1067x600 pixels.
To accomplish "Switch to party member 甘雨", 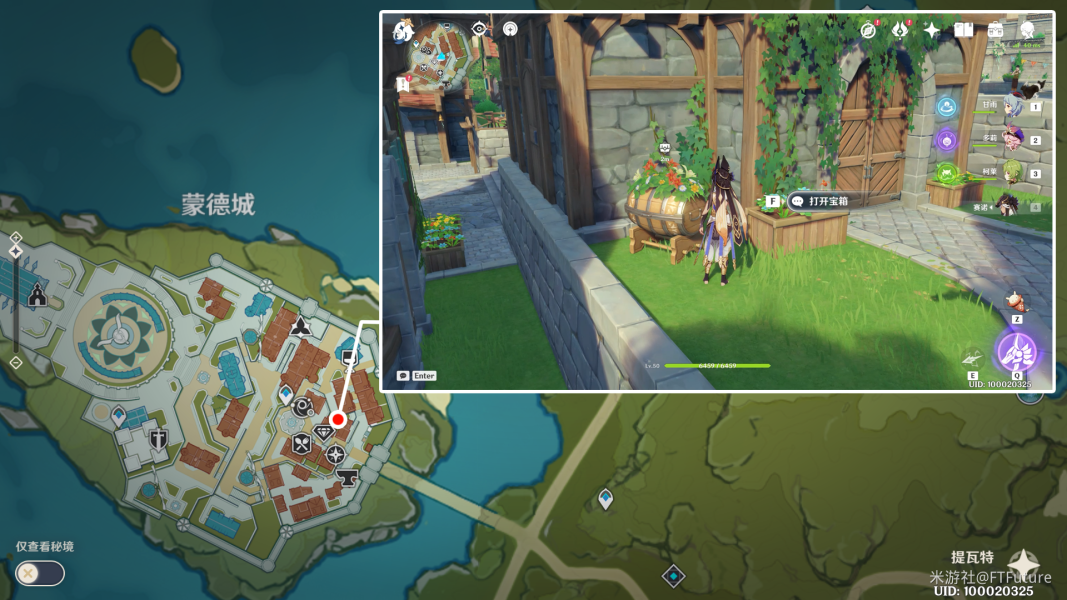I will coord(1013,107).
